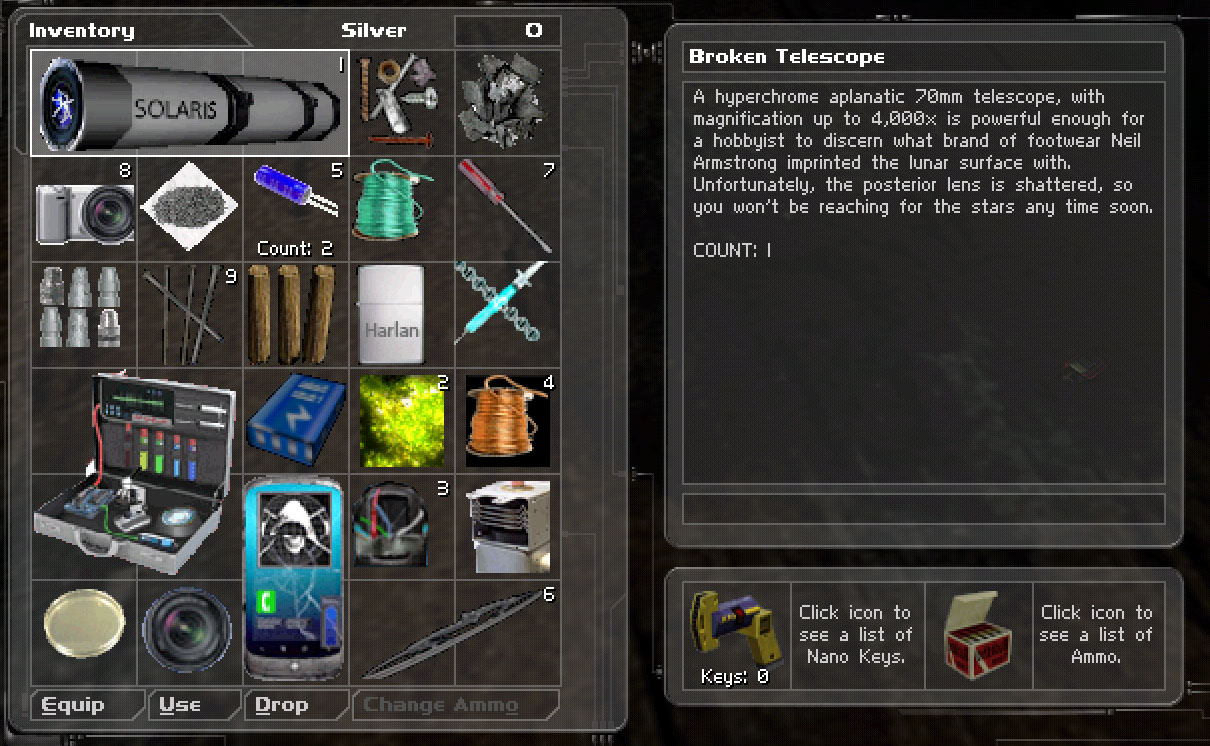Select the digital camera item

85,208
